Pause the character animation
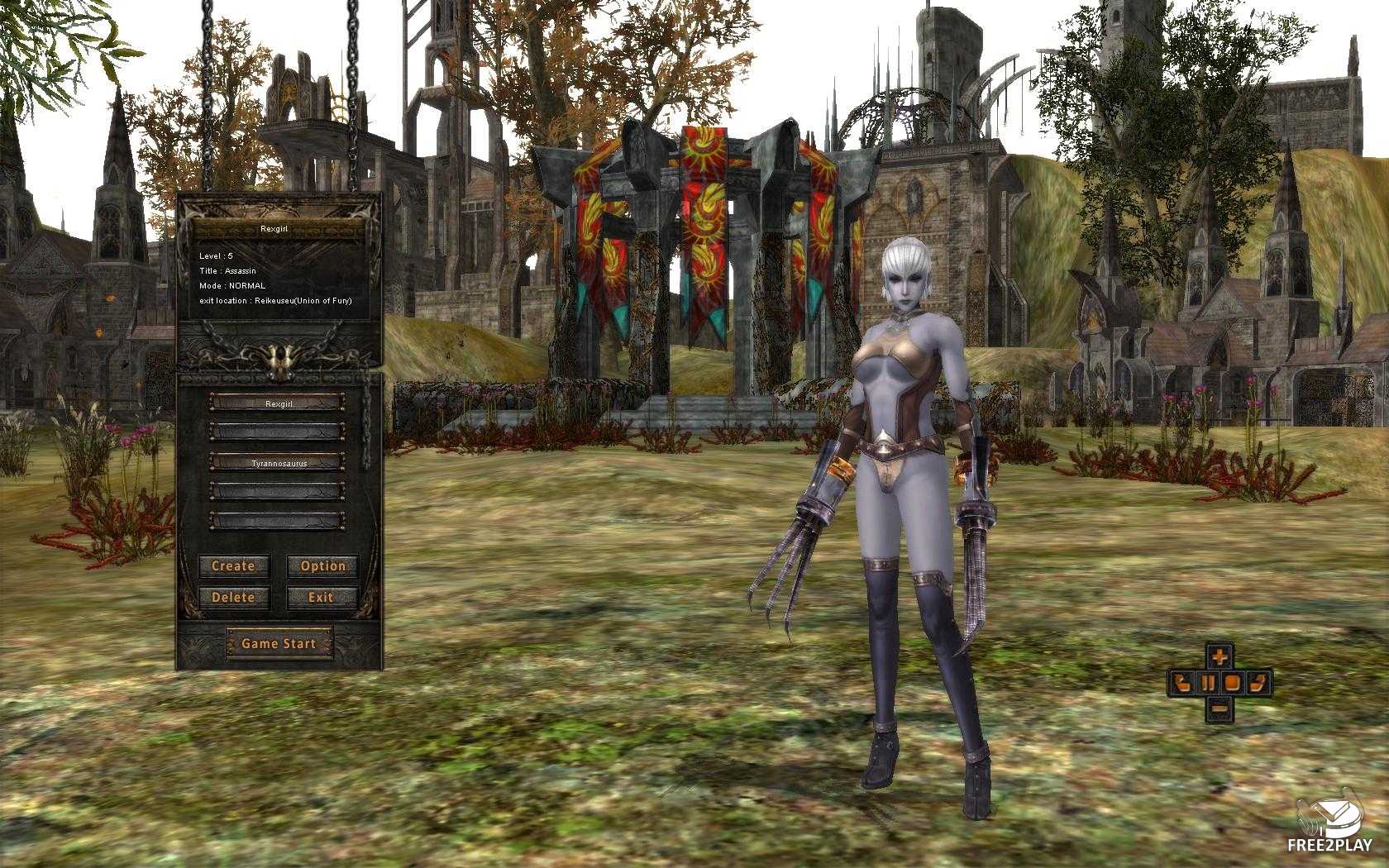The height and width of the screenshot is (868, 1389). click(1208, 684)
